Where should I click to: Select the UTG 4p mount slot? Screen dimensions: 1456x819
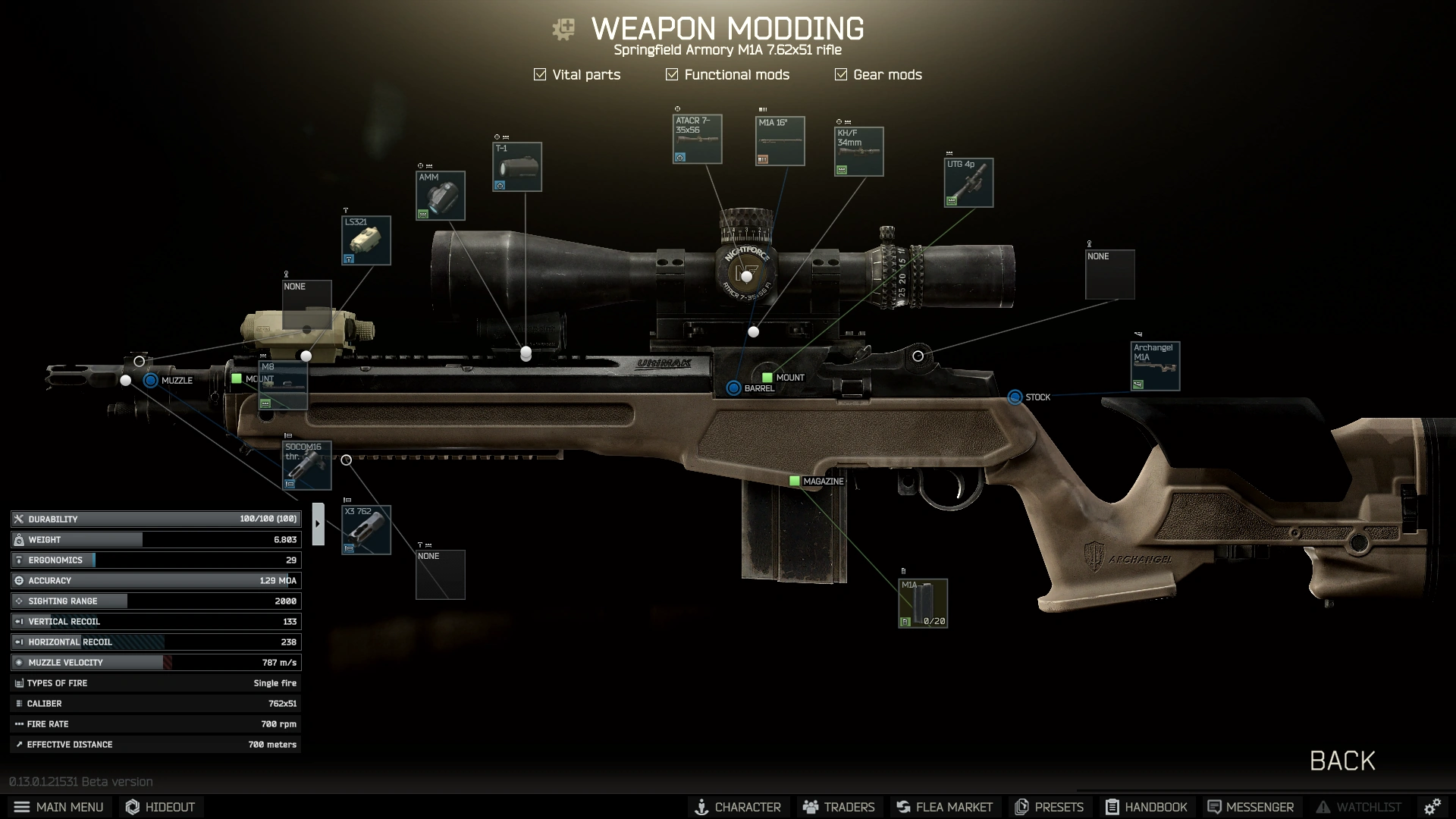click(x=969, y=183)
